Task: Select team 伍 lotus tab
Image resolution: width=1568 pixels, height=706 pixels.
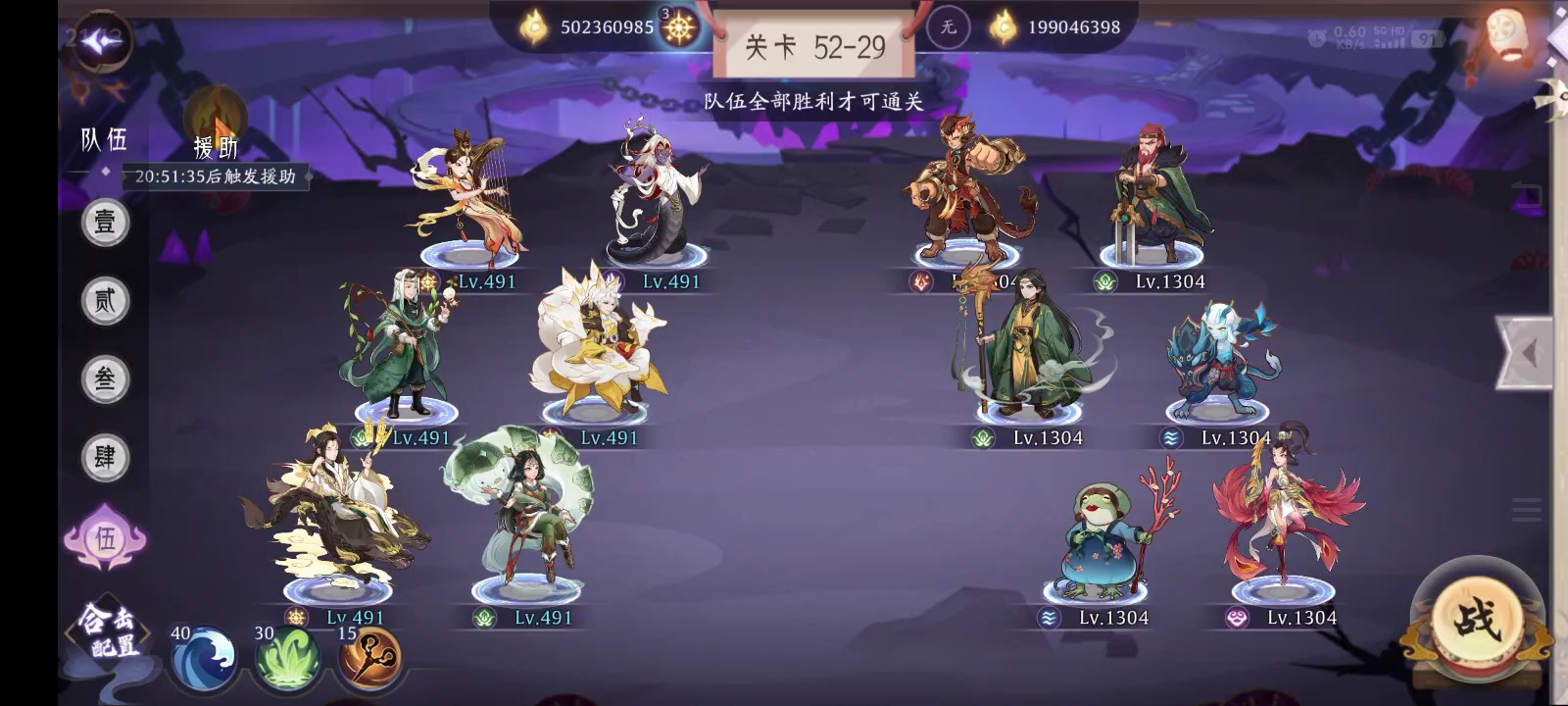Action: tap(105, 537)
